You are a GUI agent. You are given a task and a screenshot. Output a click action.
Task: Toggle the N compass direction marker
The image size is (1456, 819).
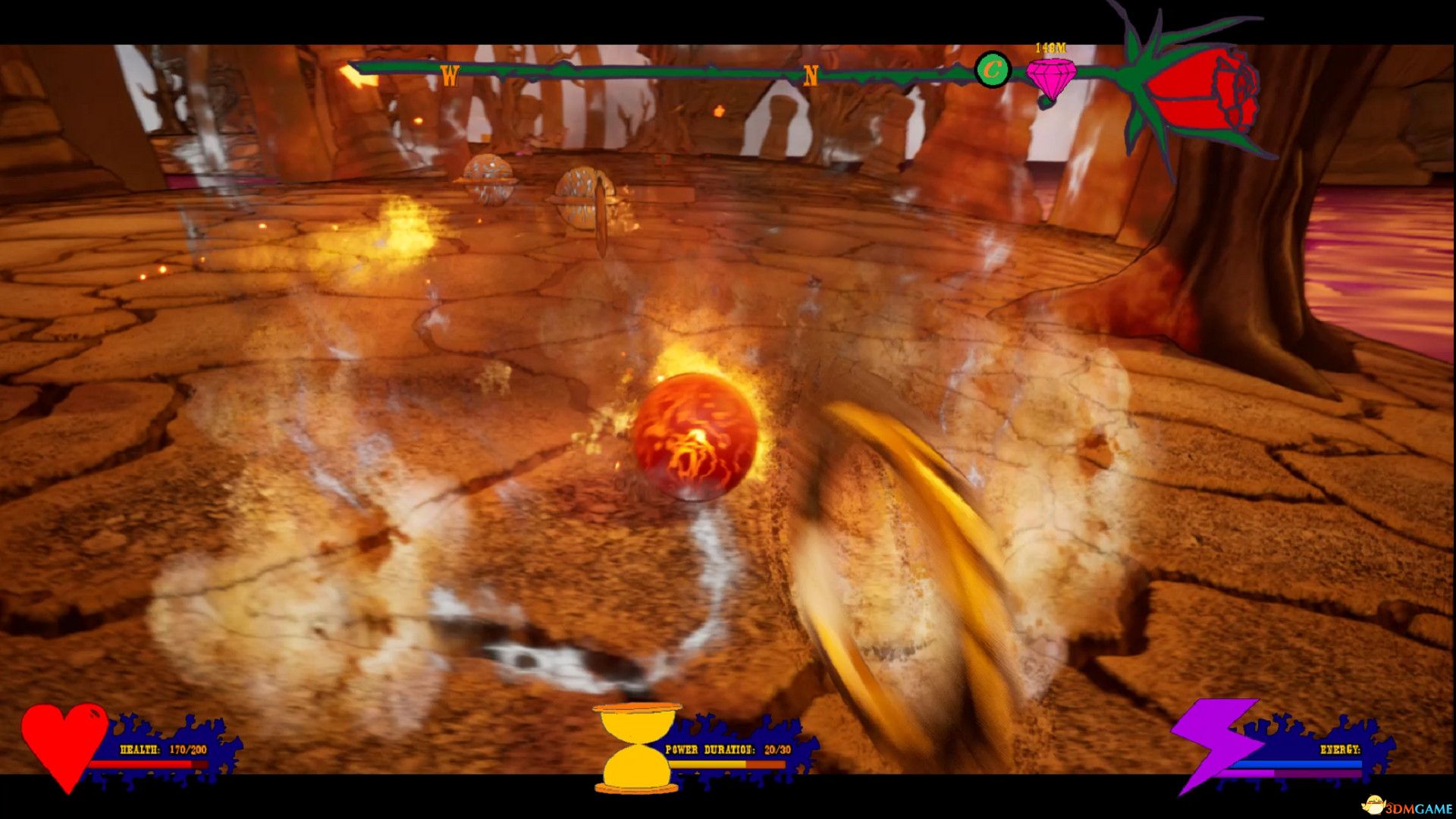[x=810, y=74]
